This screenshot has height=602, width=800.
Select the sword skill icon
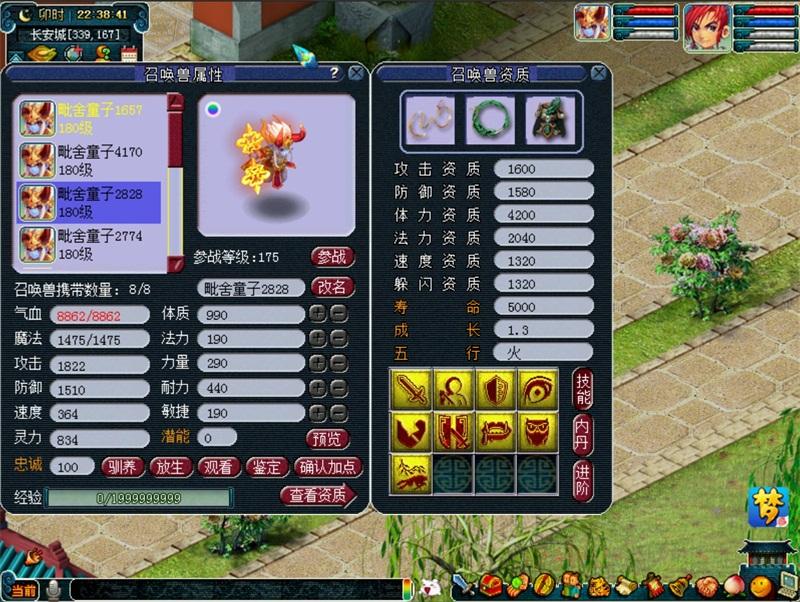411,387
